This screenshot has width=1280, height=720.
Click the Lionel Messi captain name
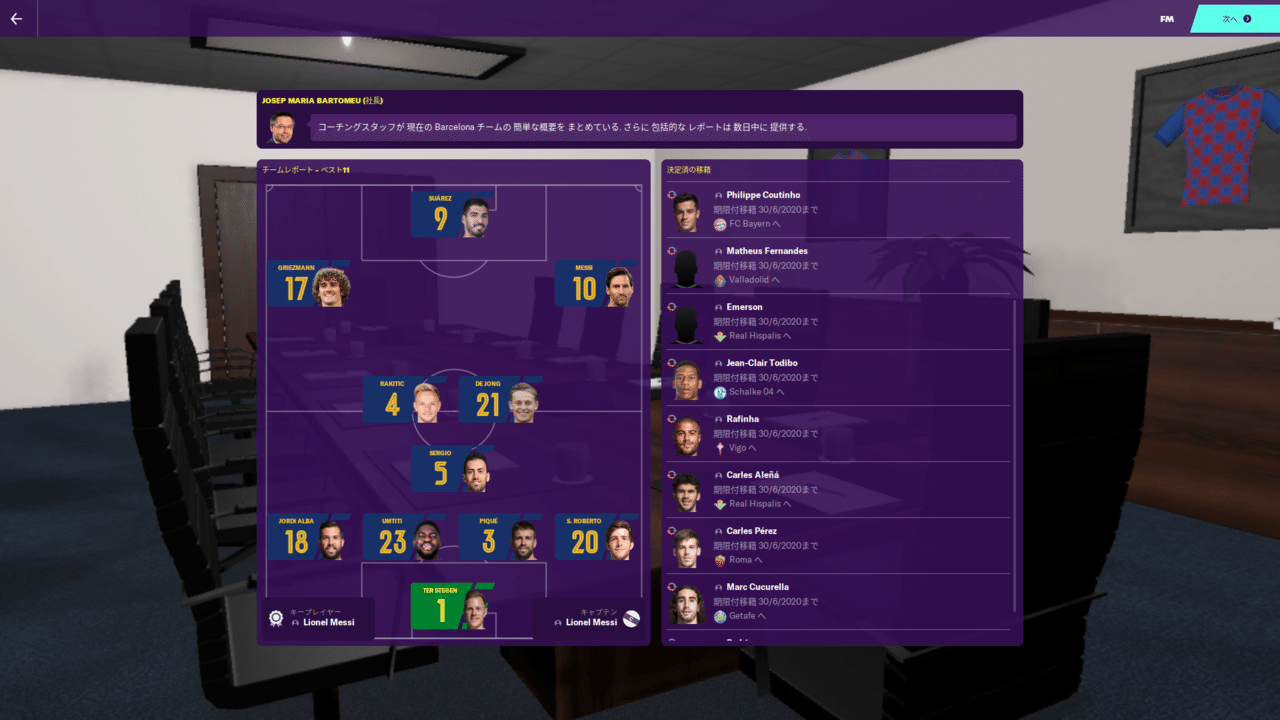click(591, 622)
